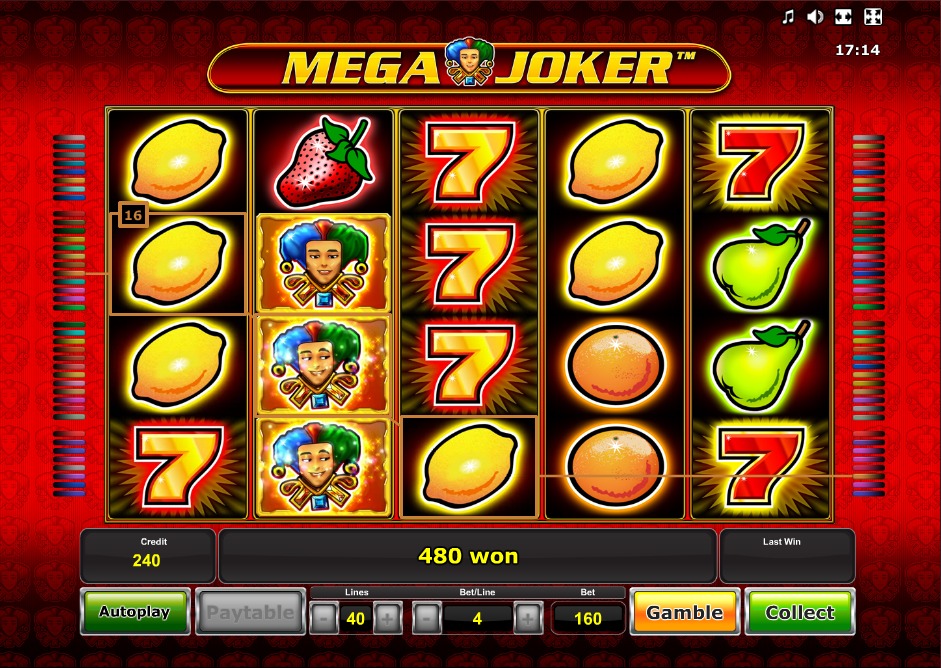Screen dimensions: 941x668
Task: Enter fullscreen with the four-arrows icon
Action: [x=872, y=16]
